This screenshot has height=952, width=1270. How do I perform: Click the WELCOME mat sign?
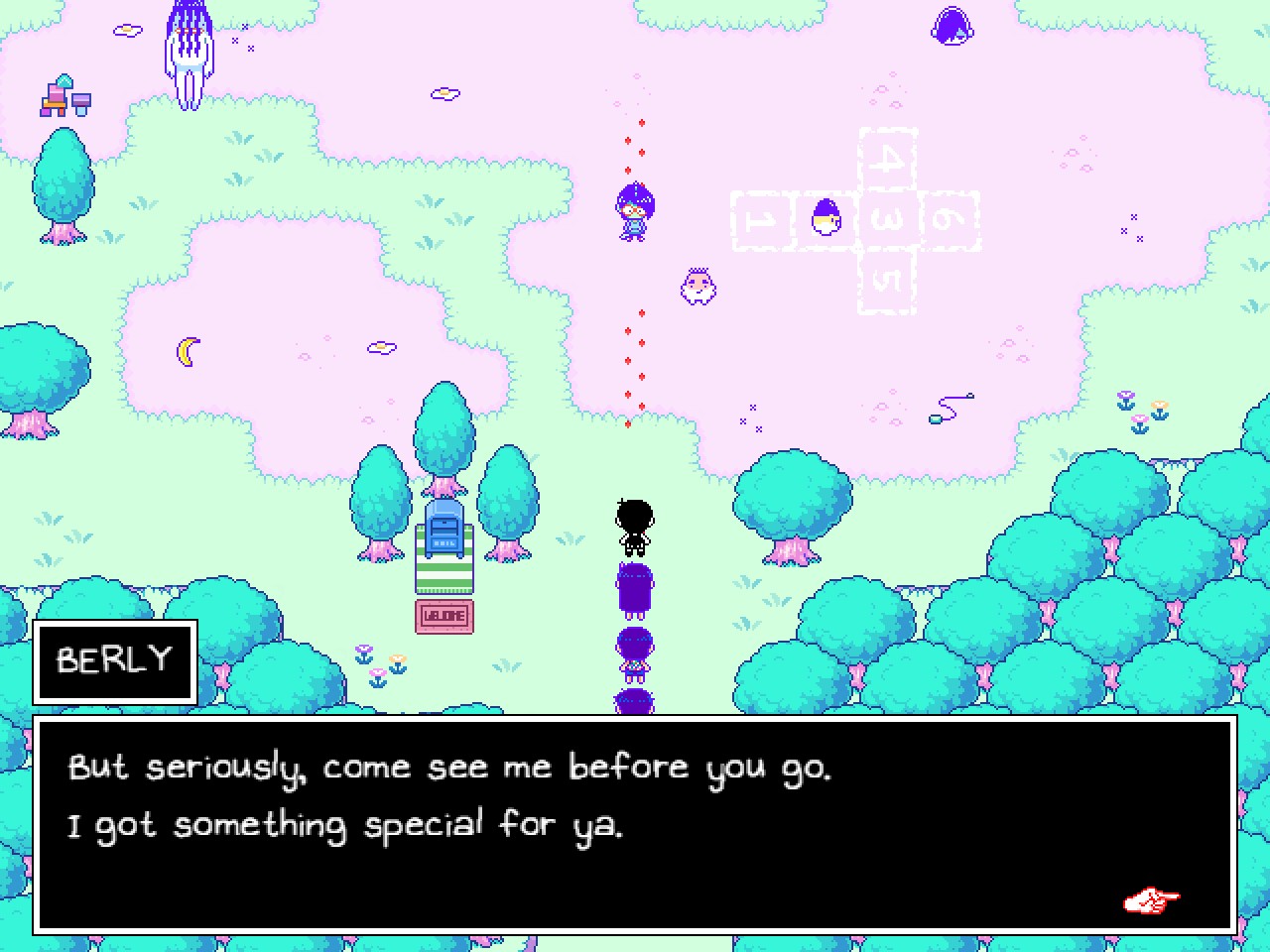444,615
